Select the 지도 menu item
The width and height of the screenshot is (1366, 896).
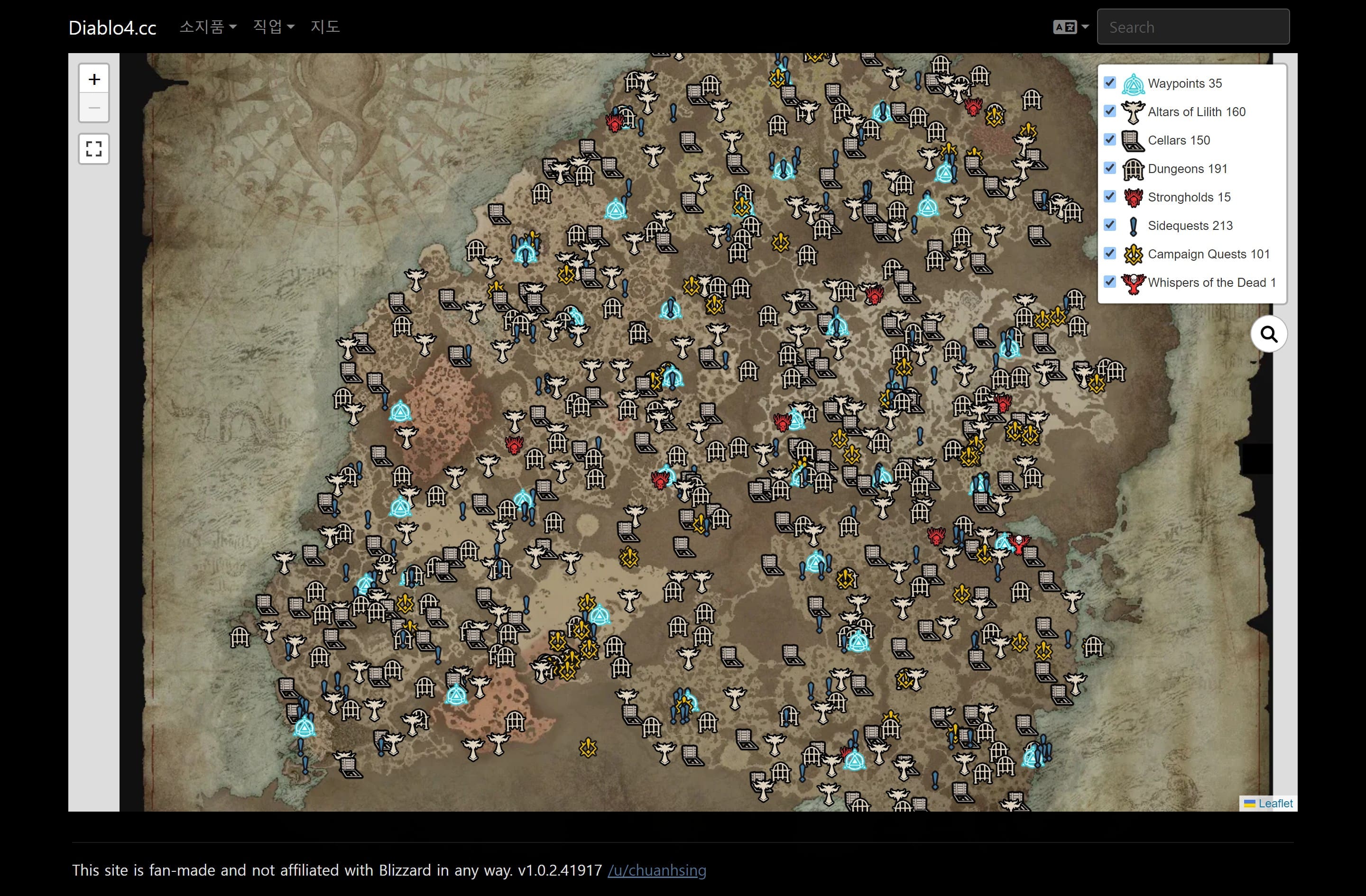(325, 27)
